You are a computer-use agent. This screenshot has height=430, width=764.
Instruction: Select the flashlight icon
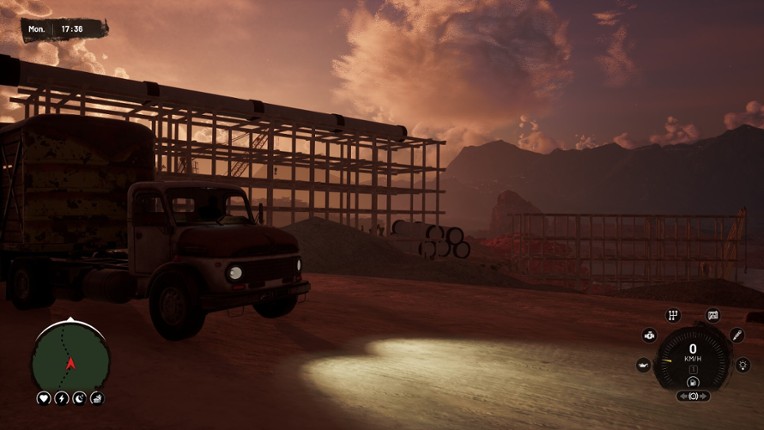click(736, 336)
